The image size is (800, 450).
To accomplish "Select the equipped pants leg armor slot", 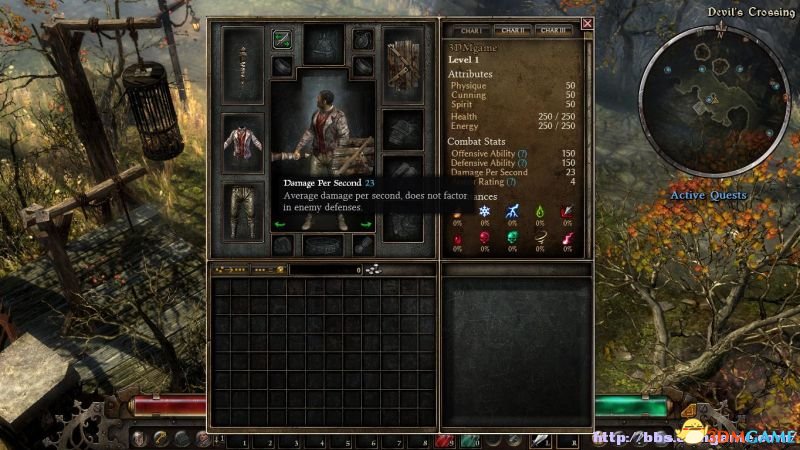I will [242, 210].
